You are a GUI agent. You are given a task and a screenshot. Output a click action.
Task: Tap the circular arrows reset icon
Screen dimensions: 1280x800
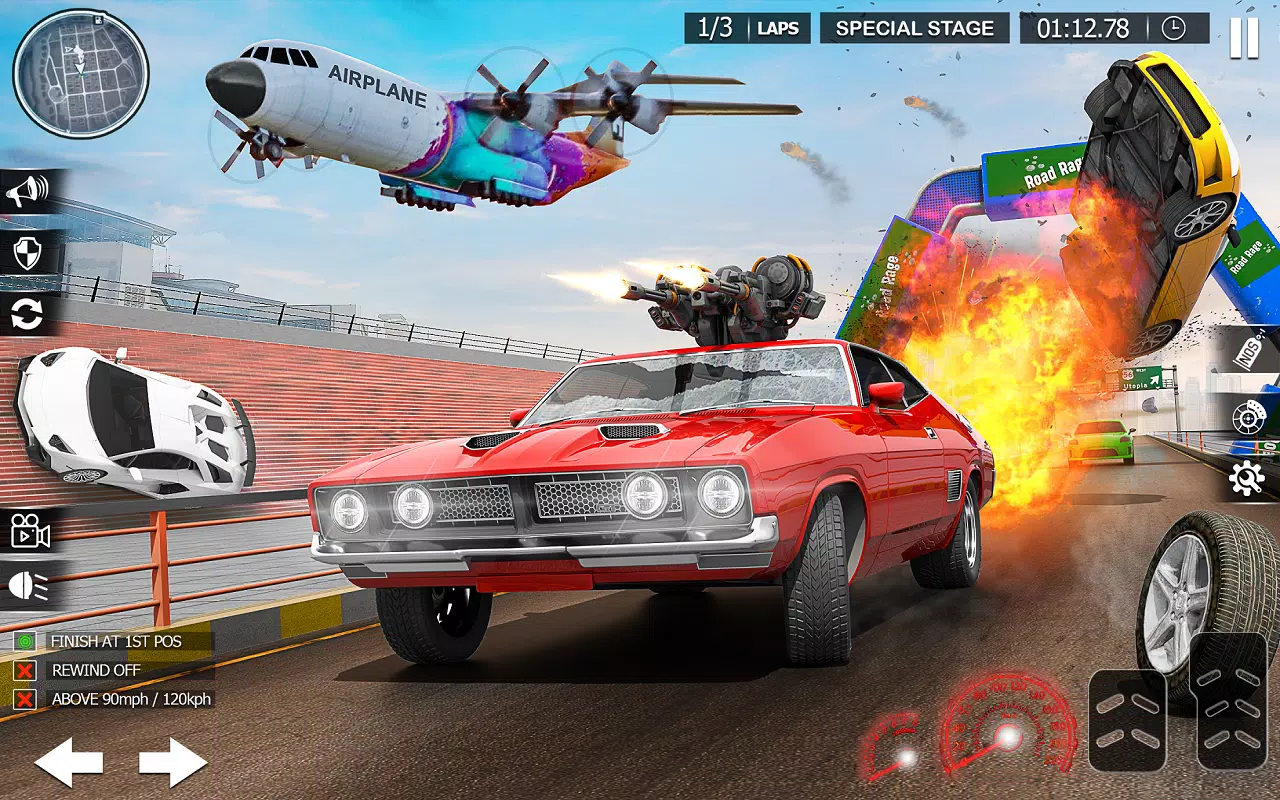click(x=27, y=315)
